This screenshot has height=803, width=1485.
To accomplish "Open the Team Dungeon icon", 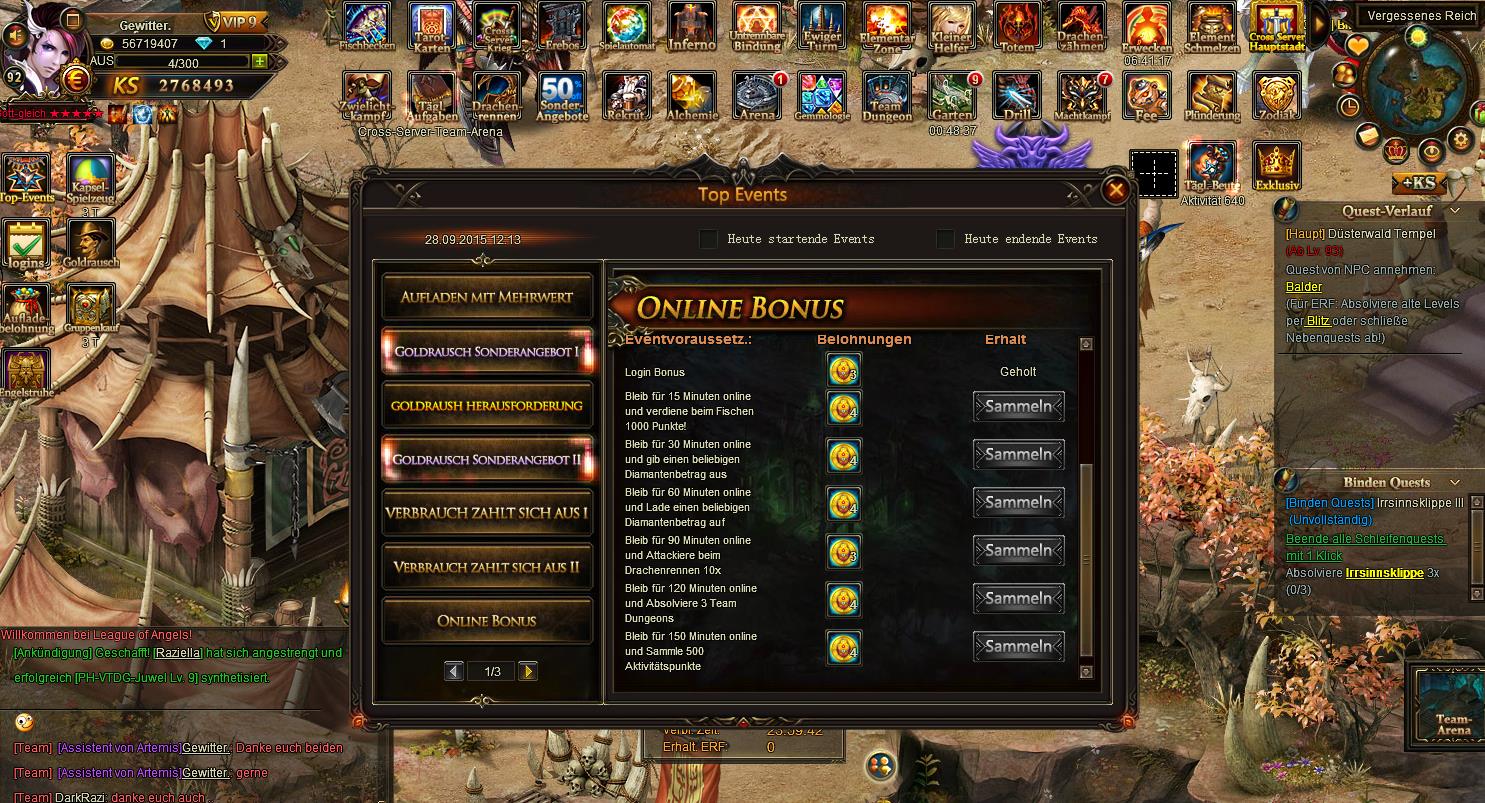I will (886, 96).
